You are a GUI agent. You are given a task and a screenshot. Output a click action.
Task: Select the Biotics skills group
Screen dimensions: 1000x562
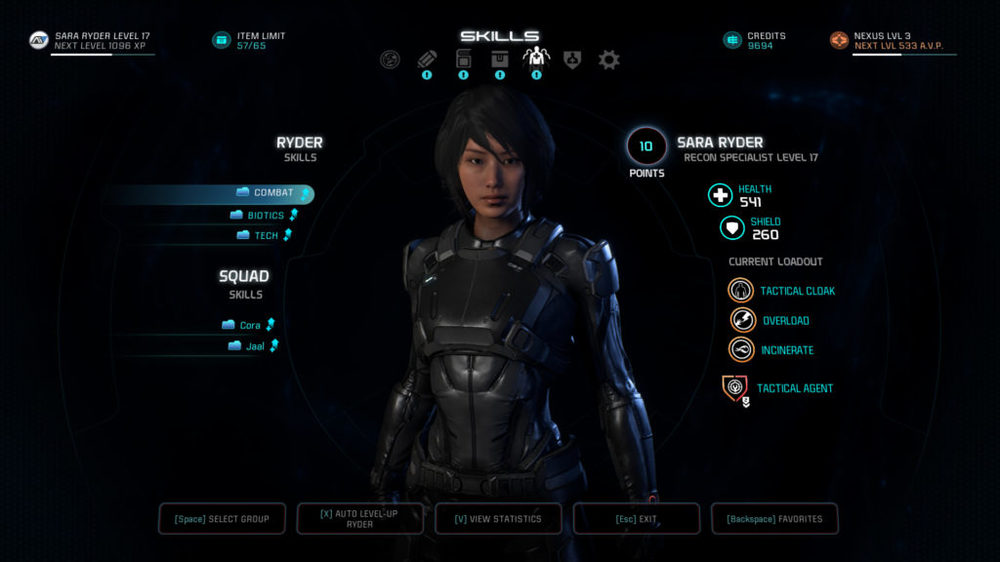click(x=264, y=215)
